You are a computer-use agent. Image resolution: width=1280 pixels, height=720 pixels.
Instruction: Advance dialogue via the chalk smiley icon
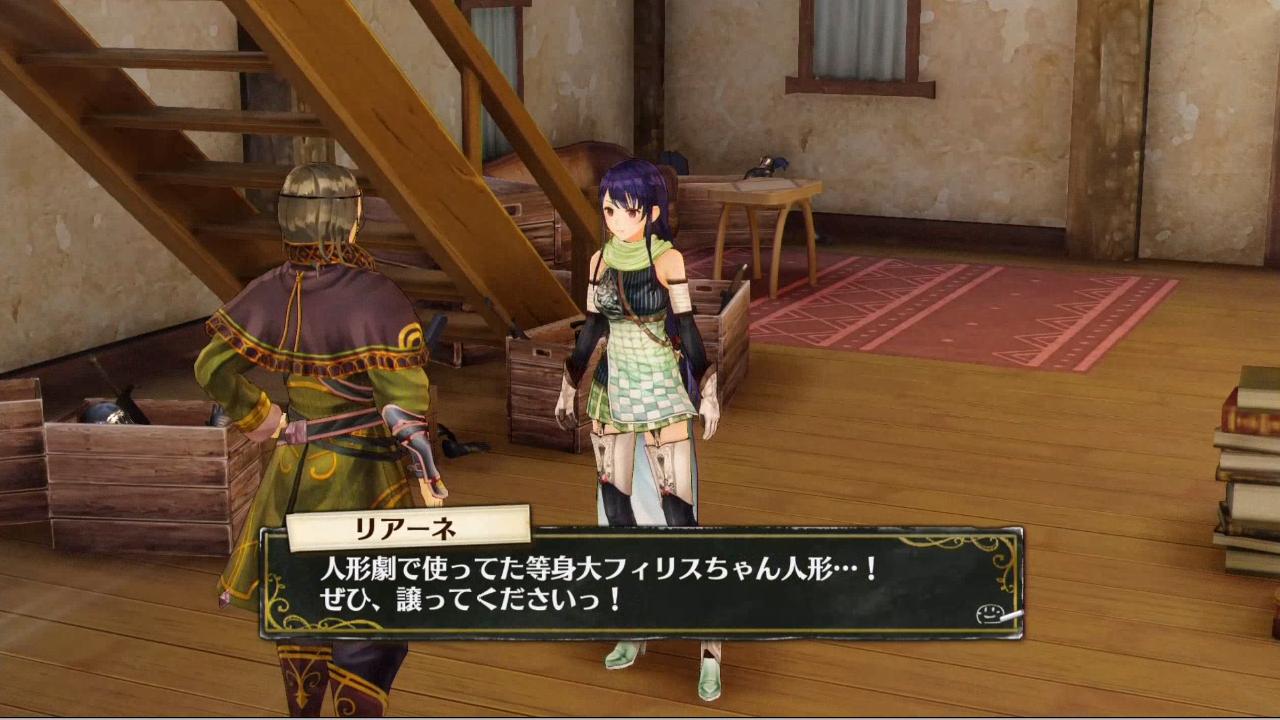(x=993, y=613)
